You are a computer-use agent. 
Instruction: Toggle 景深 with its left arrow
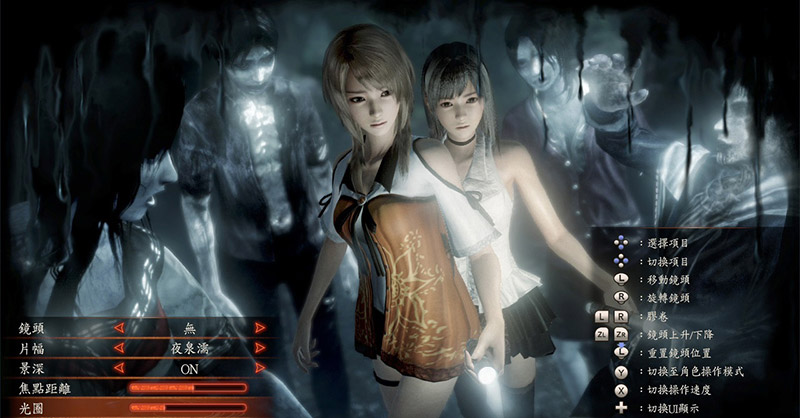[x=118, y=369]
